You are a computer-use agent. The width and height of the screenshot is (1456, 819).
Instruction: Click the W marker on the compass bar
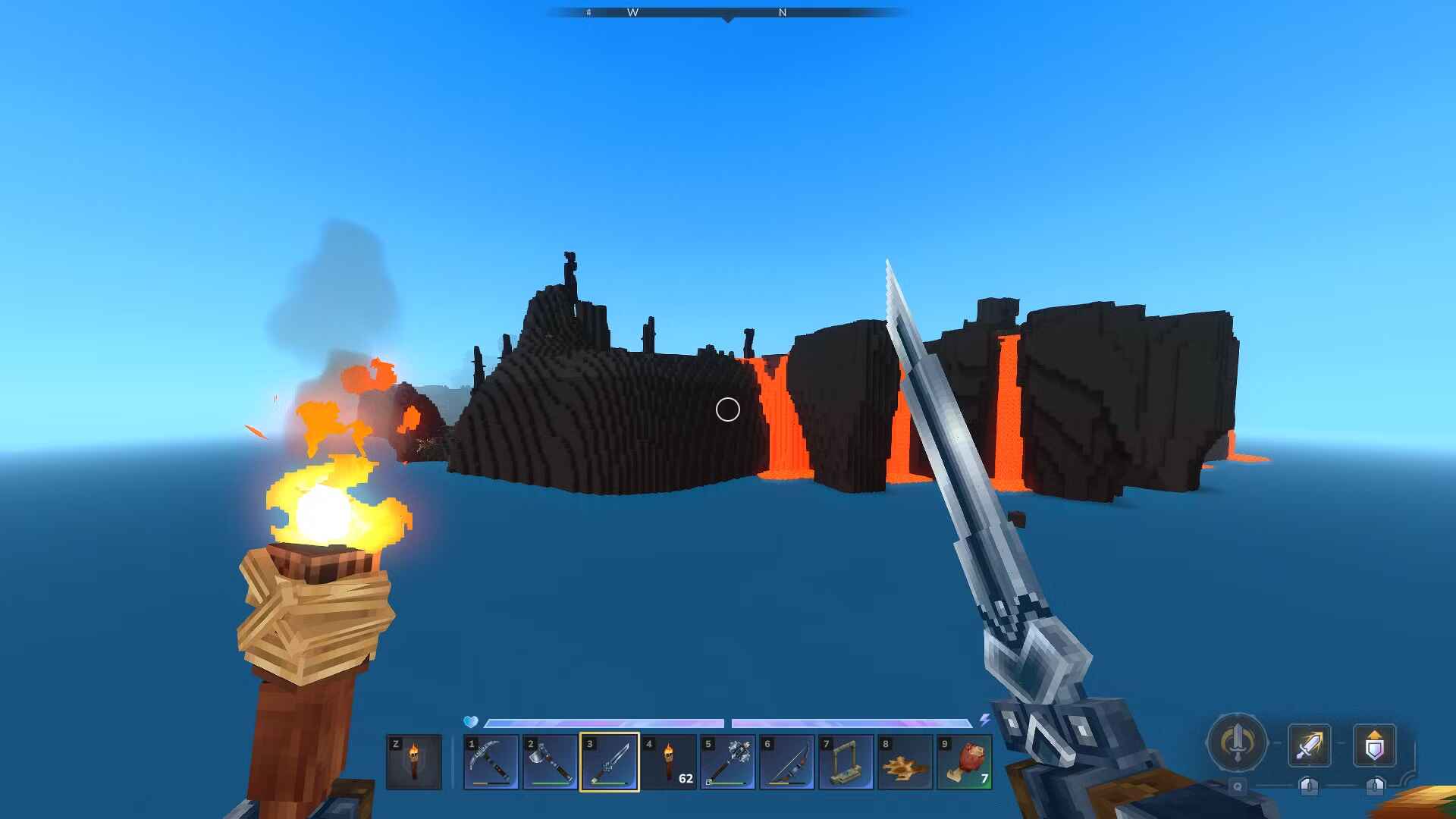(x=634, y=12)
